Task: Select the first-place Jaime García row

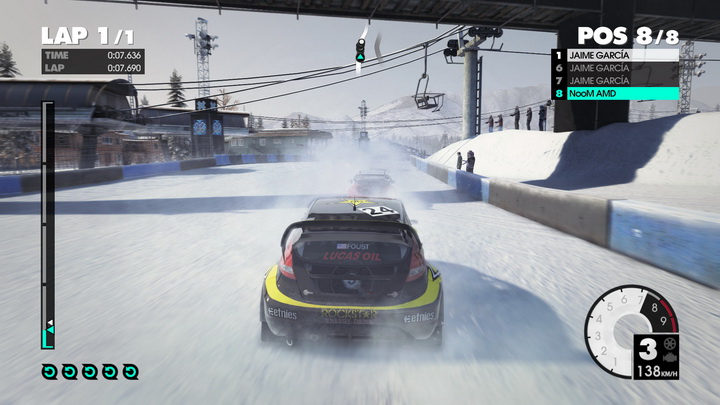Action: click(x=615, y=55)
